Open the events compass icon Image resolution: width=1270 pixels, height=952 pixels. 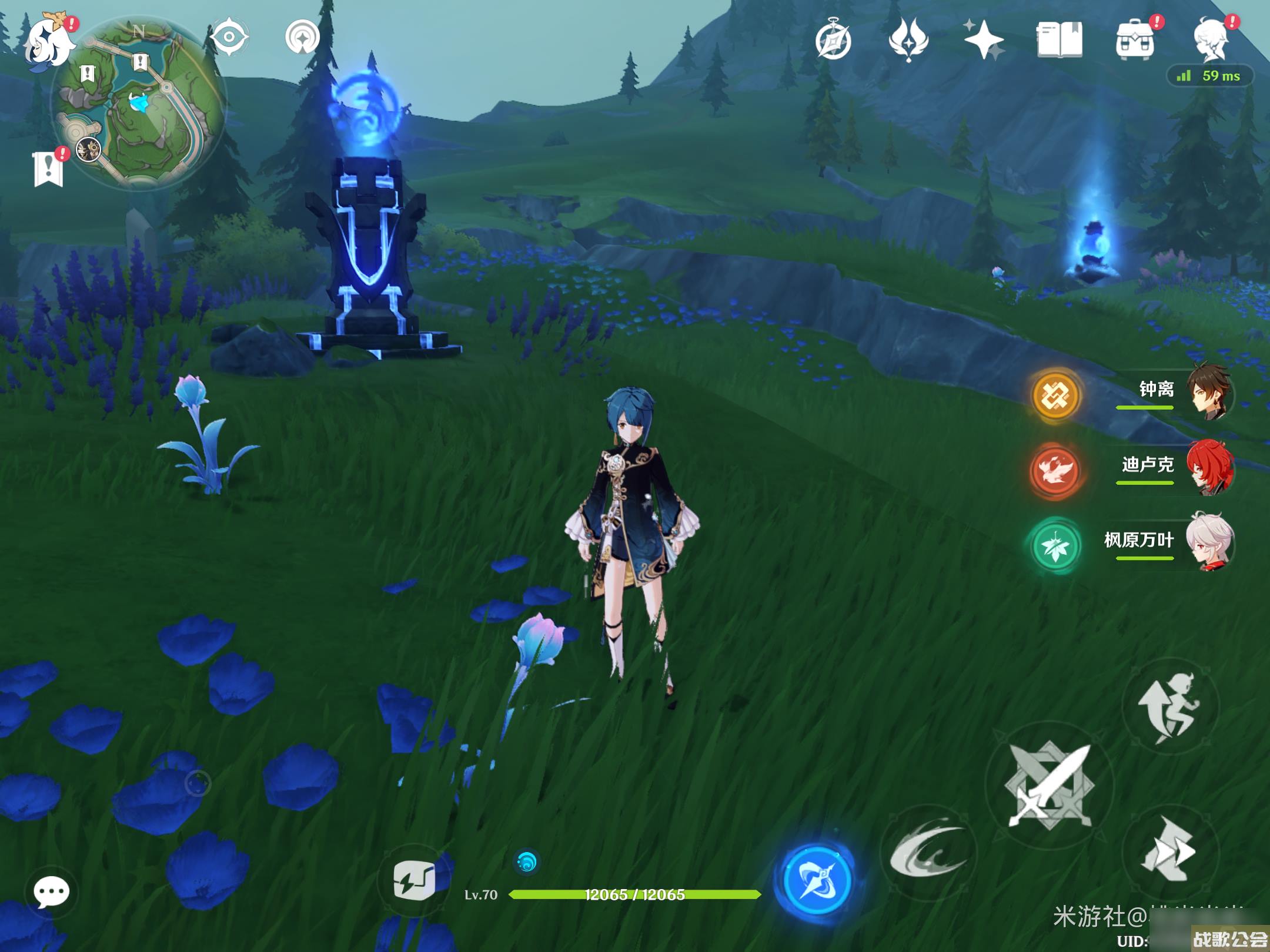tap(833, 40)
